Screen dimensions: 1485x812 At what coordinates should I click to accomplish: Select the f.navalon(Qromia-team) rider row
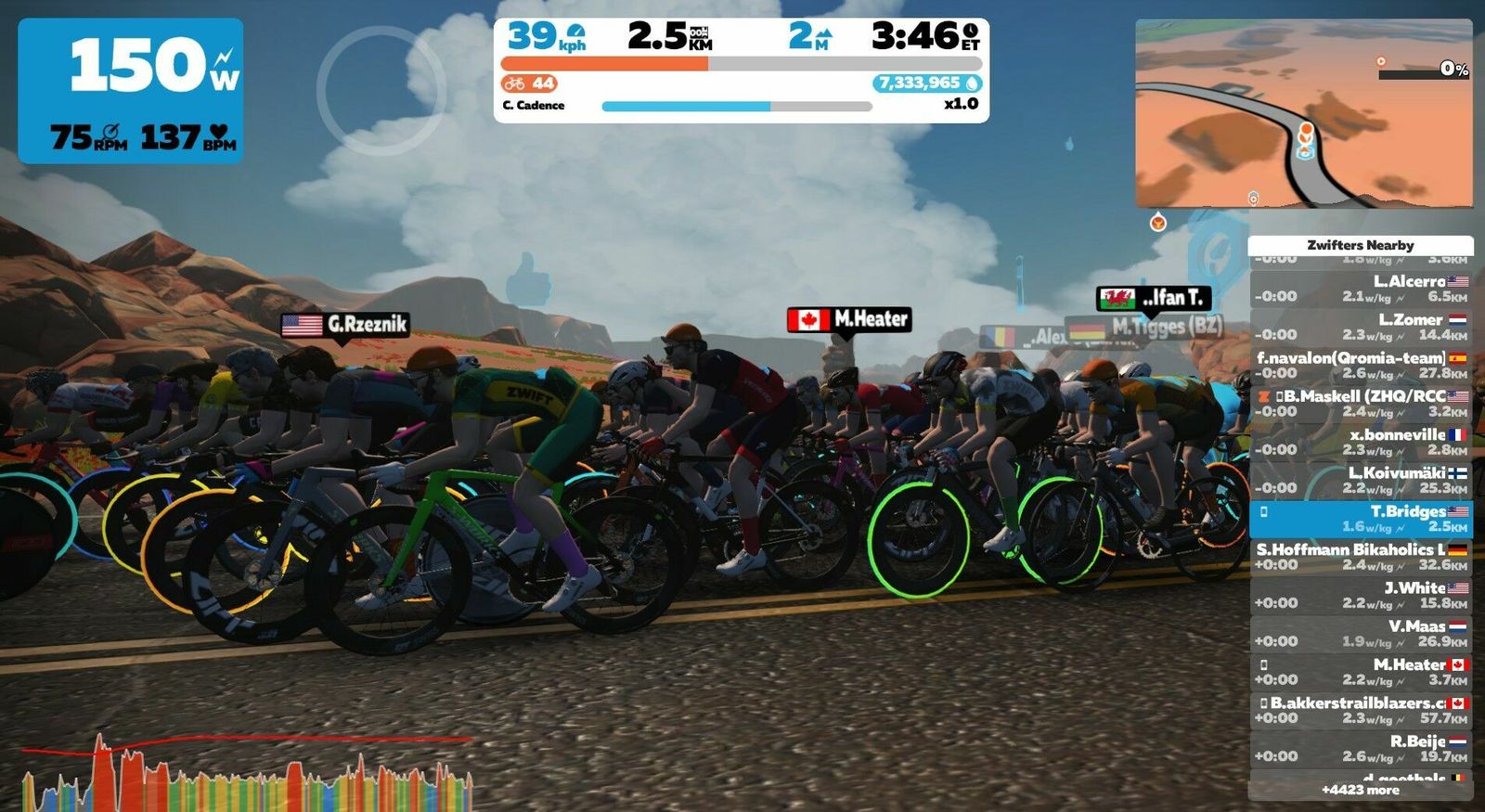tap(1361, 365)
